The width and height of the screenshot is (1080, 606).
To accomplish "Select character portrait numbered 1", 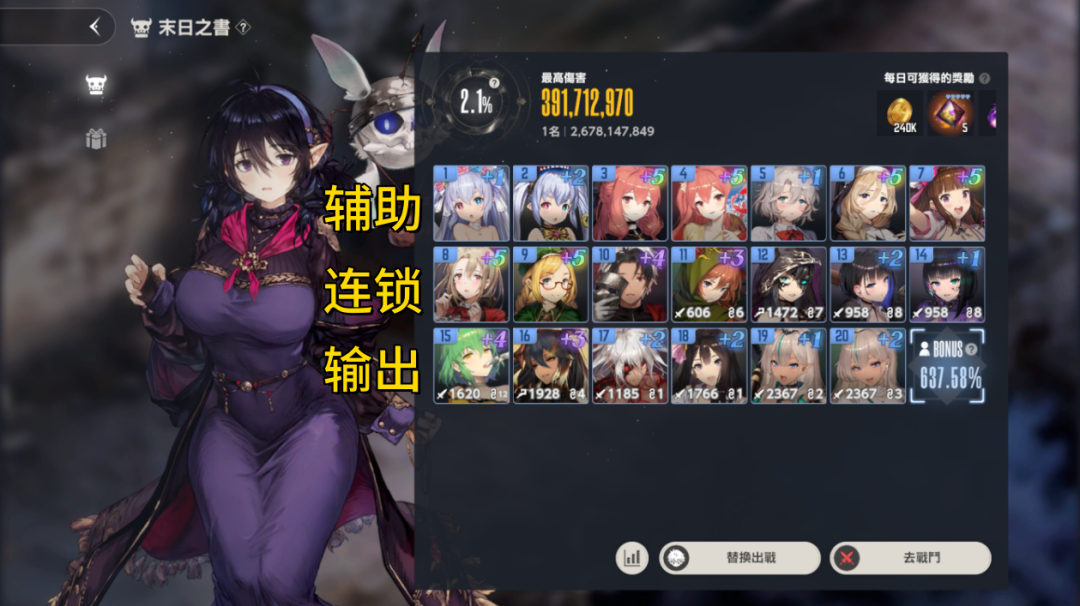I will [471, 203].
